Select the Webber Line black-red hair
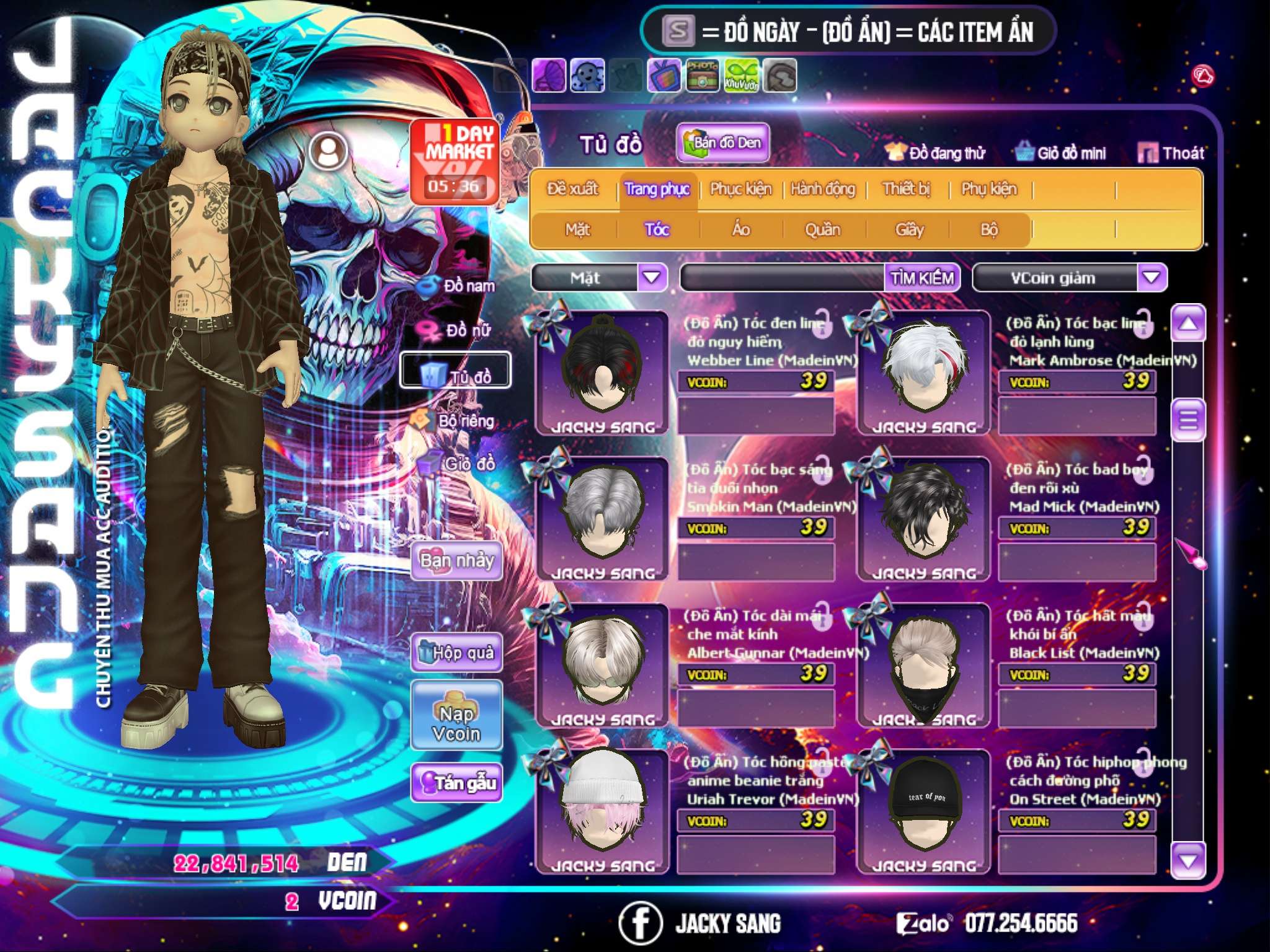 (x=602, y=372)
